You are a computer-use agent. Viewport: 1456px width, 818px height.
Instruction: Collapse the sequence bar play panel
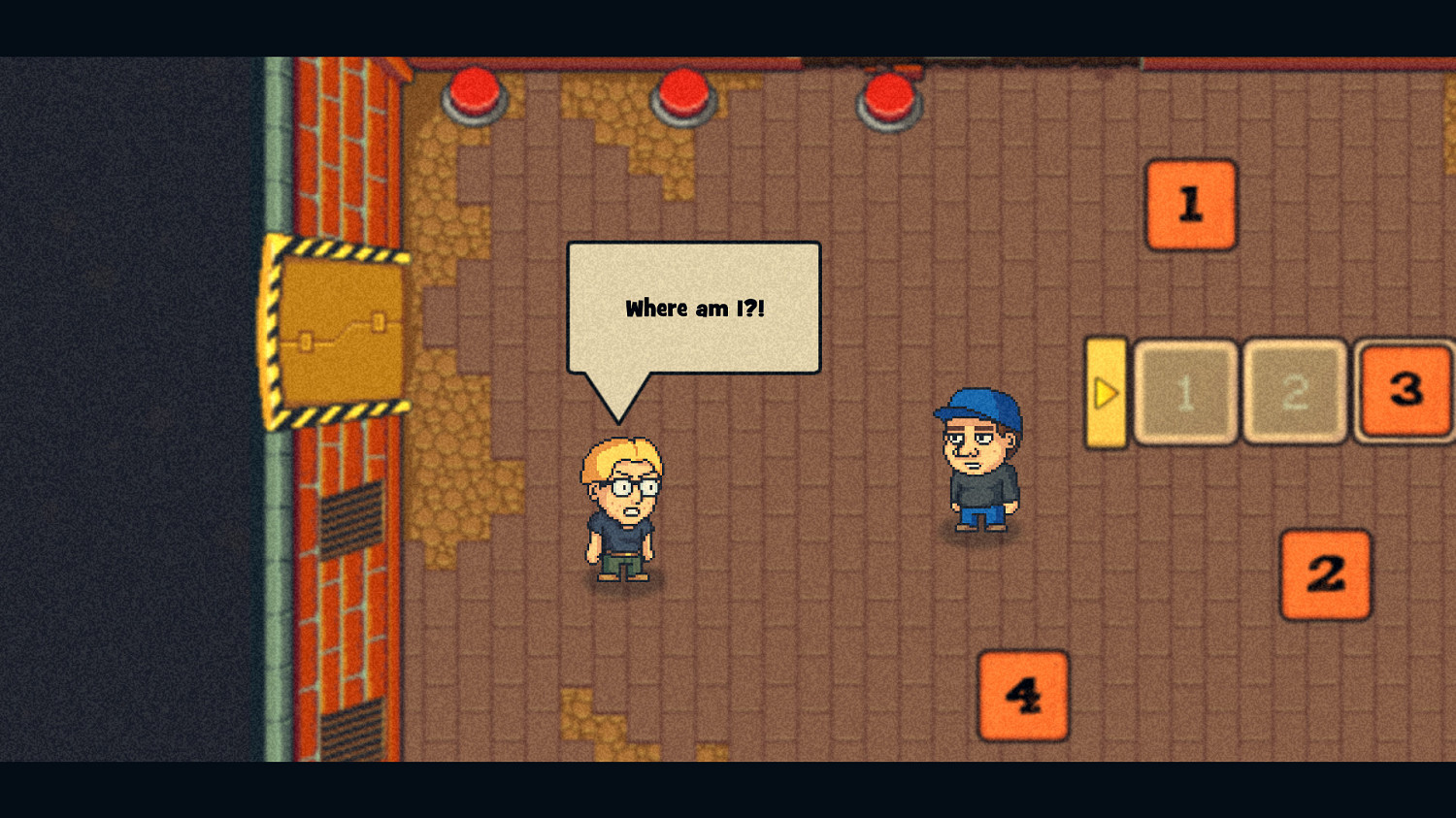[x=1105, y=392]
